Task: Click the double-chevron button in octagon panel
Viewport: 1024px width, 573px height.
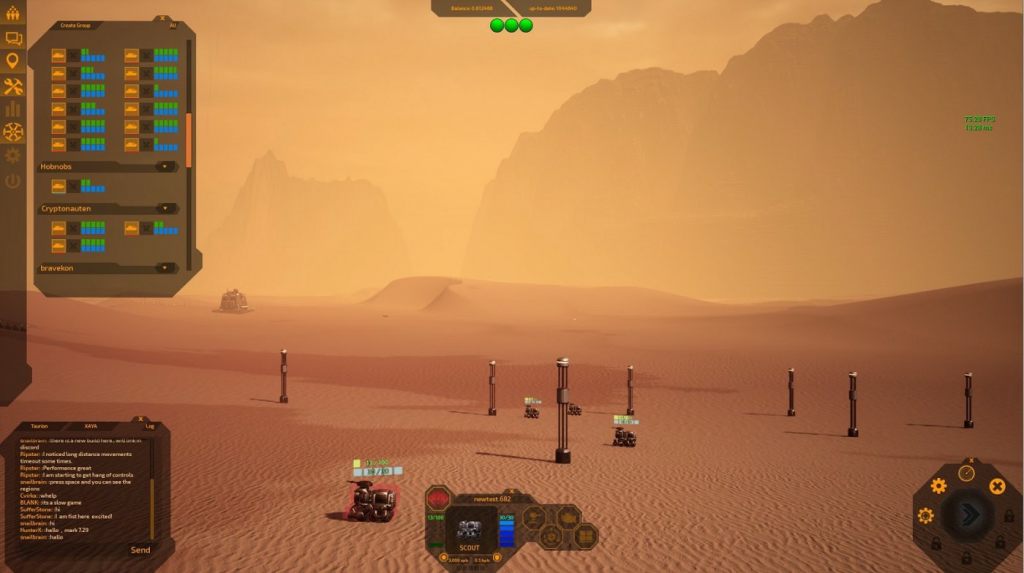Action: (x=968, y=515)
